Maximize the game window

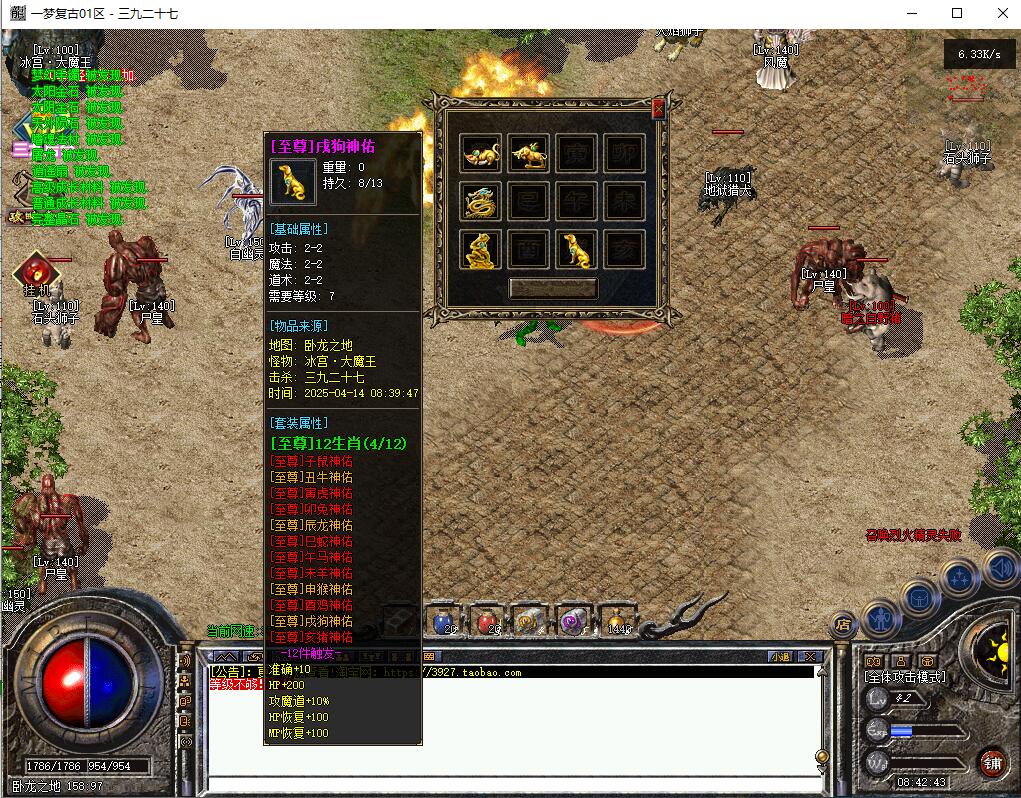pos(957,13)
